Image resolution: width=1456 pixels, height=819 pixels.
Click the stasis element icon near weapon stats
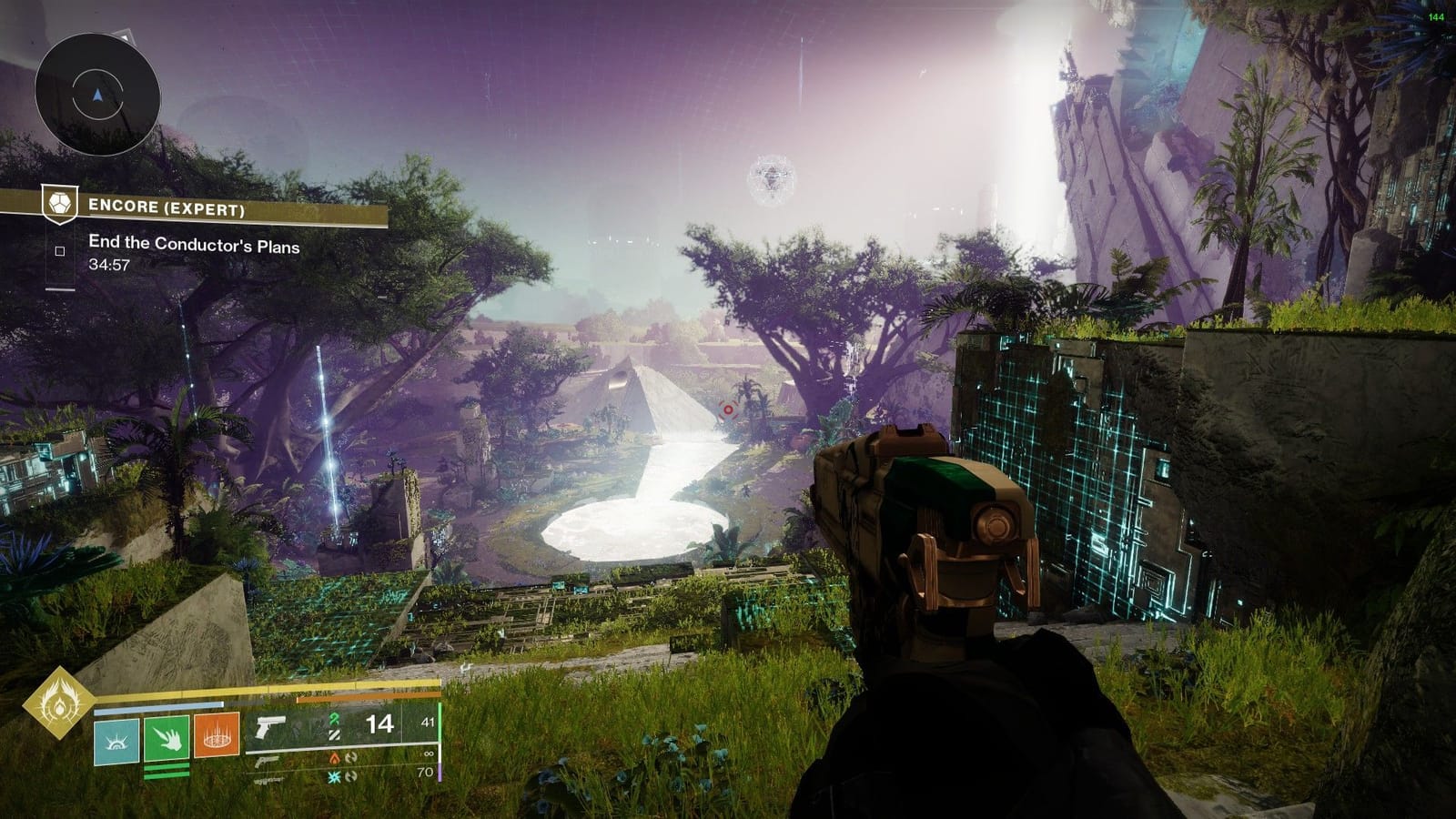[x=334, y=776]
